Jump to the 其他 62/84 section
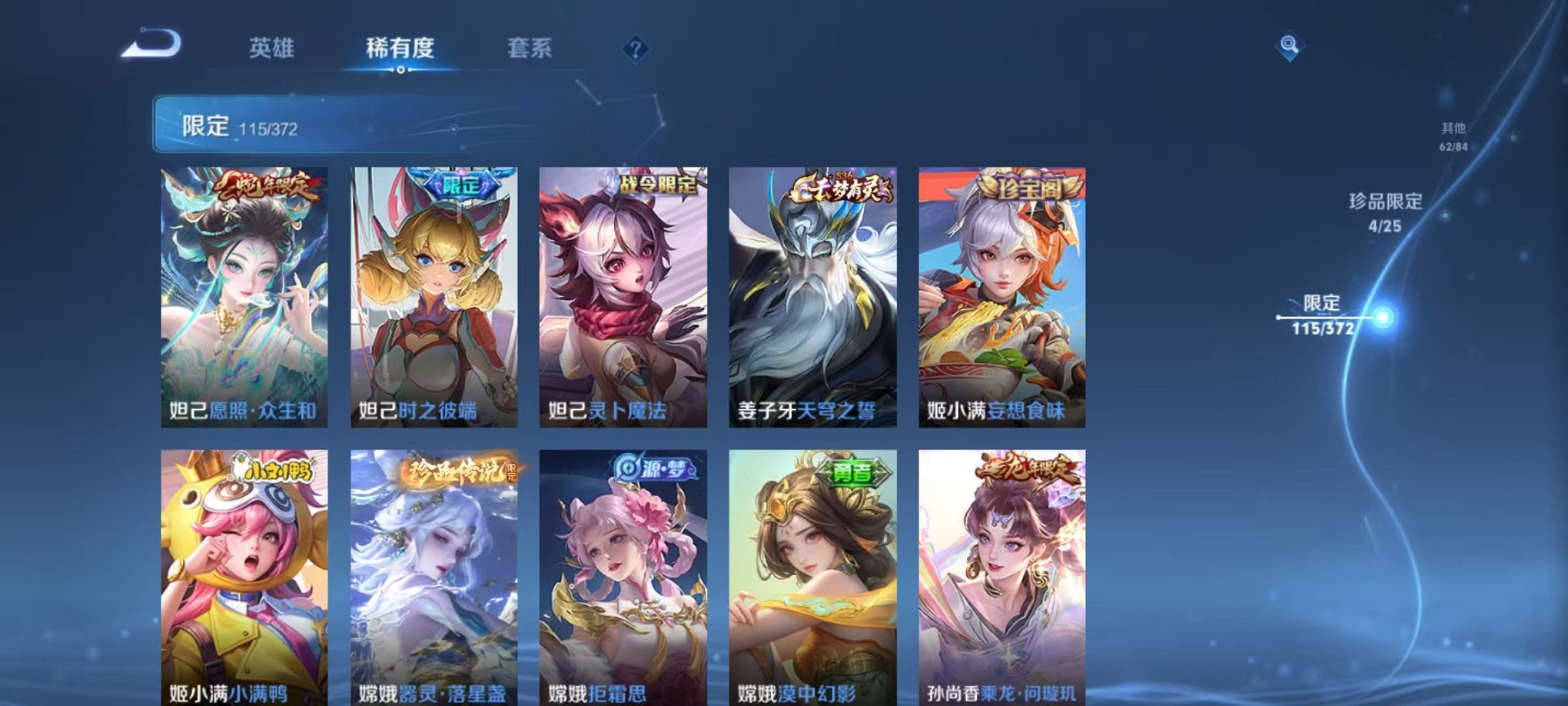 point(1452,137)
